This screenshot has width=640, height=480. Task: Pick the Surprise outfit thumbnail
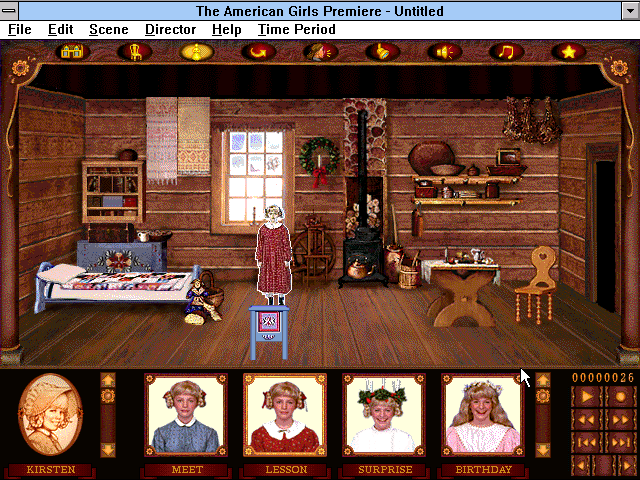384,414
